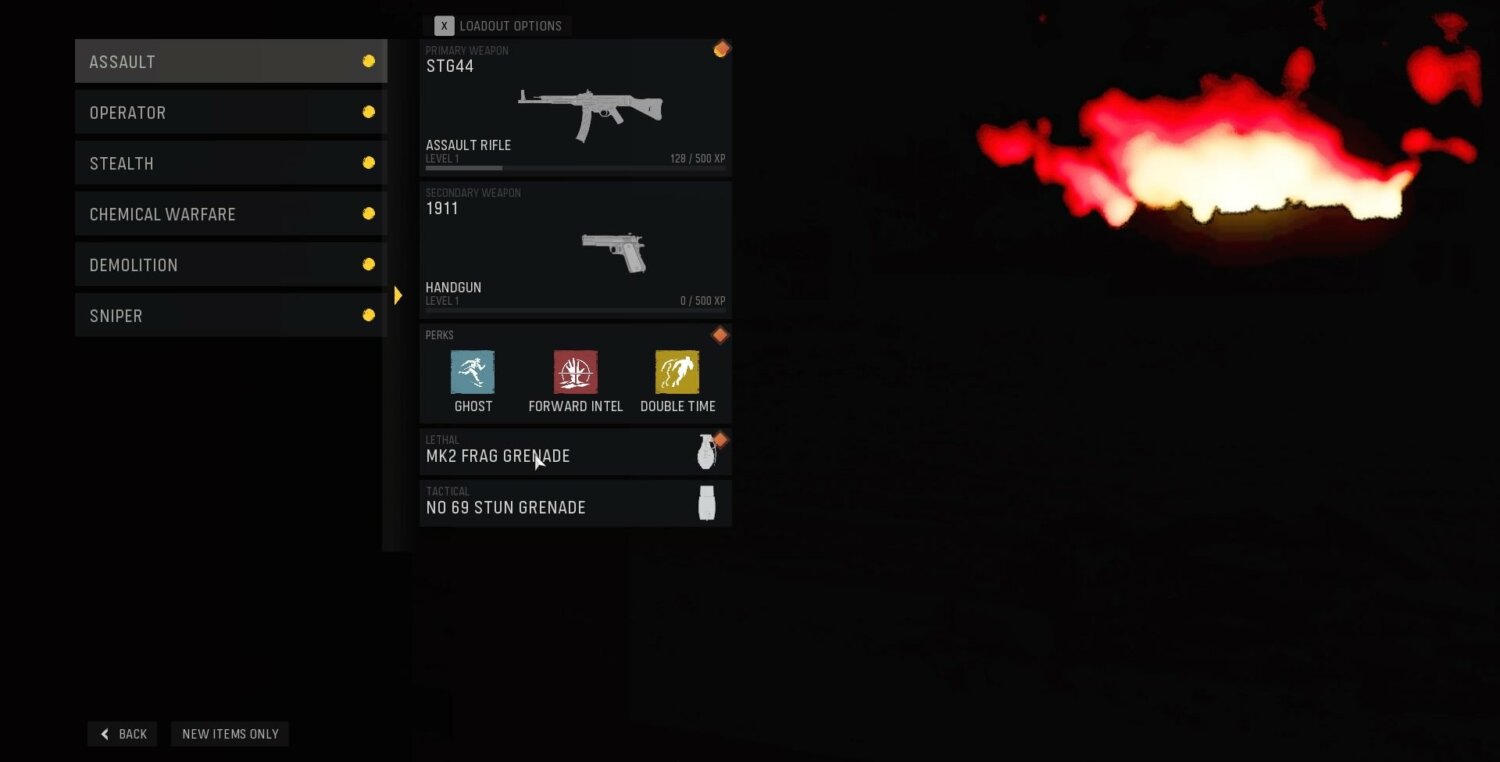Select the Forward Intel perk icon
1500x762 pixels.
click(x=575, y=370)
